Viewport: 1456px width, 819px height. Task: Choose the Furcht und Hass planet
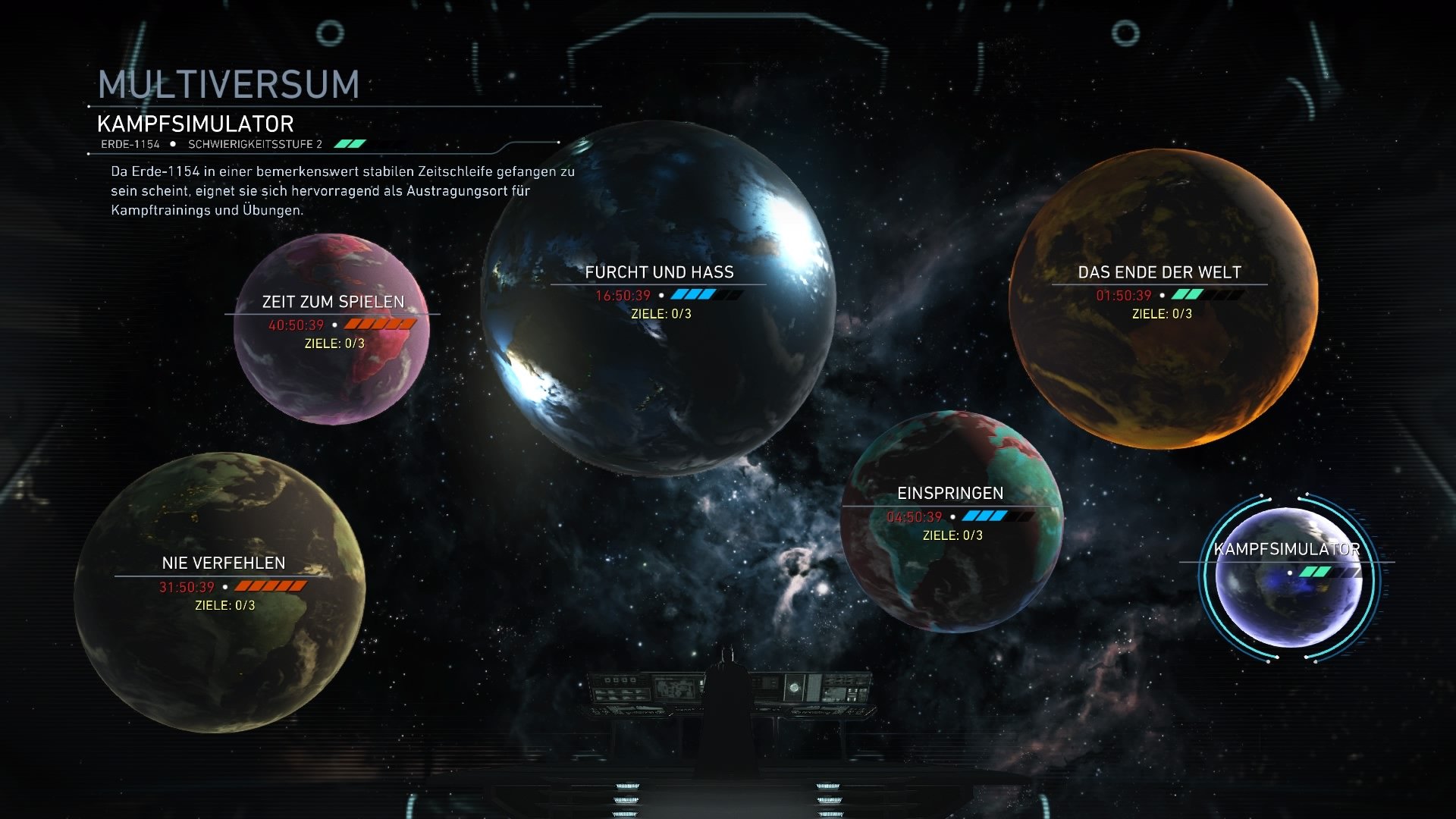658,299
